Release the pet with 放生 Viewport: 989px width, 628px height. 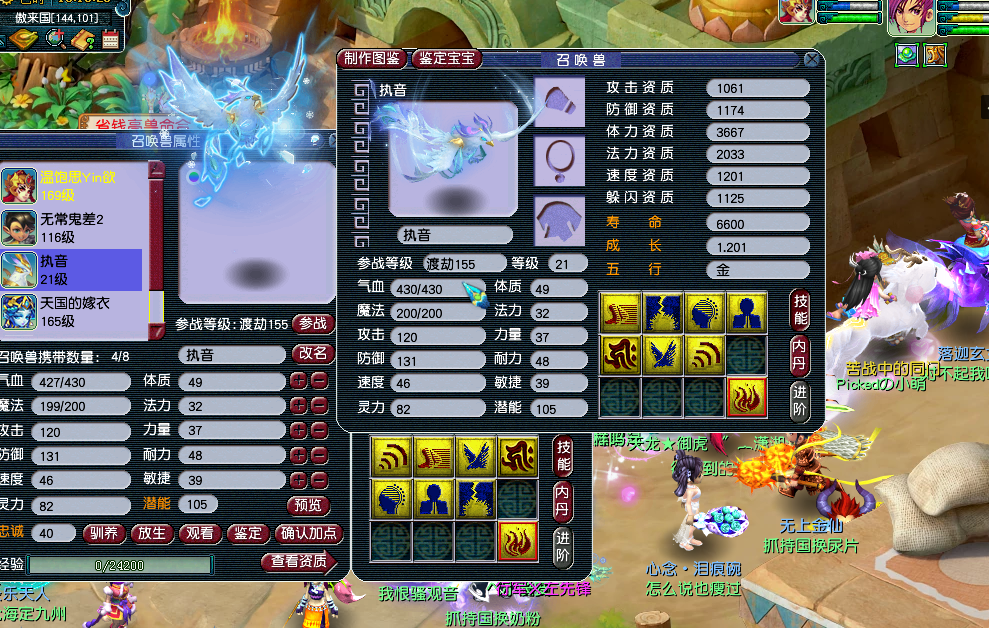pos(152,534)
